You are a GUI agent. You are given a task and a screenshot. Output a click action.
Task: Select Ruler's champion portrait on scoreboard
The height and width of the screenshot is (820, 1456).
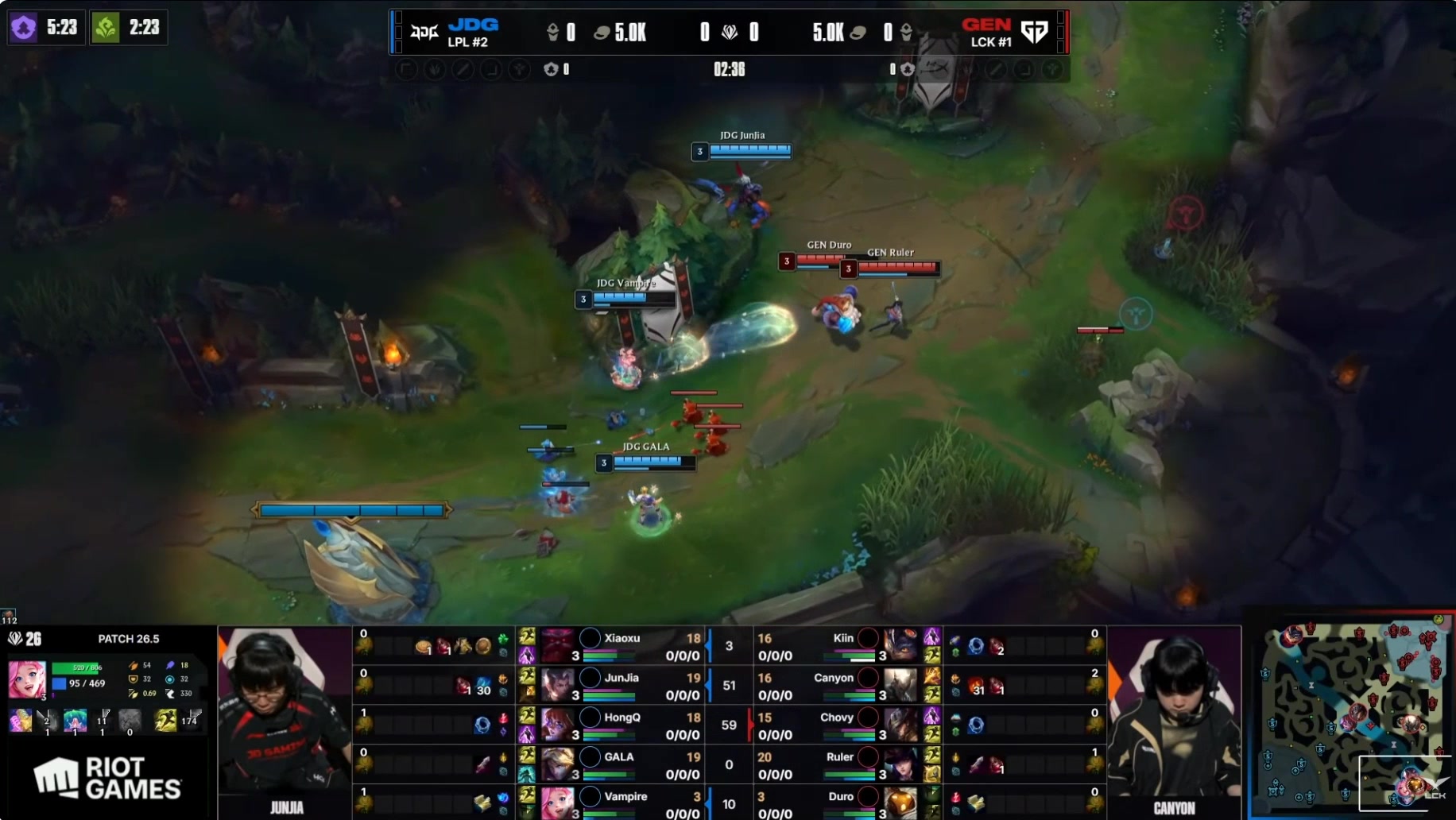[900, 764]
